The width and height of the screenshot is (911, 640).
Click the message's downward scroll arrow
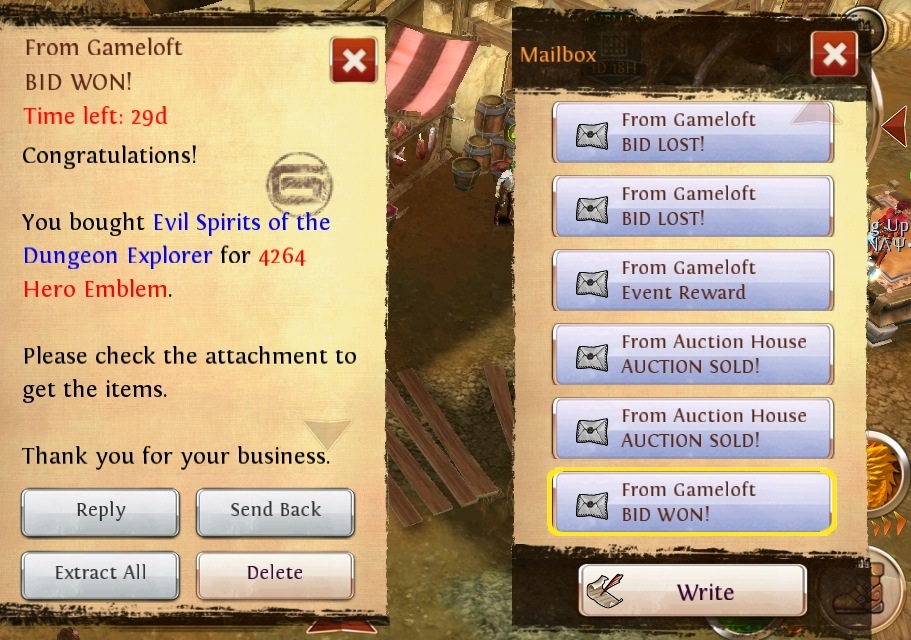[328, 434]
